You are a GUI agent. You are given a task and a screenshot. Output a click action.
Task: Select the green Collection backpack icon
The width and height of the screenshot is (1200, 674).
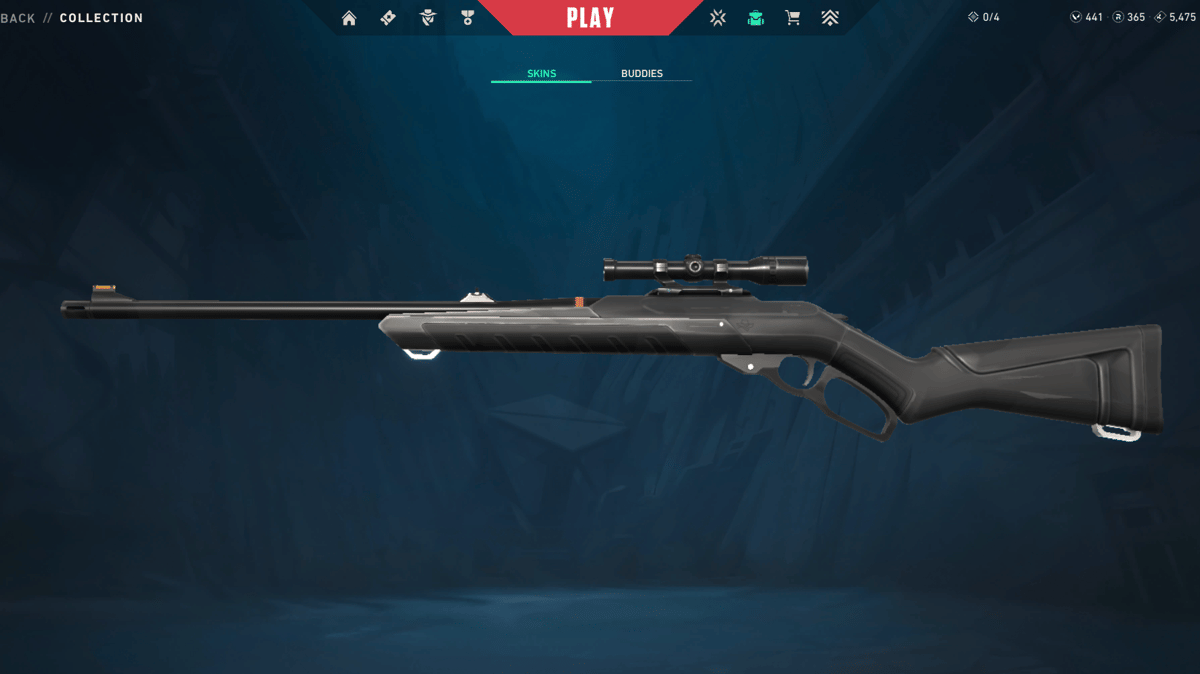click(756, 18)
